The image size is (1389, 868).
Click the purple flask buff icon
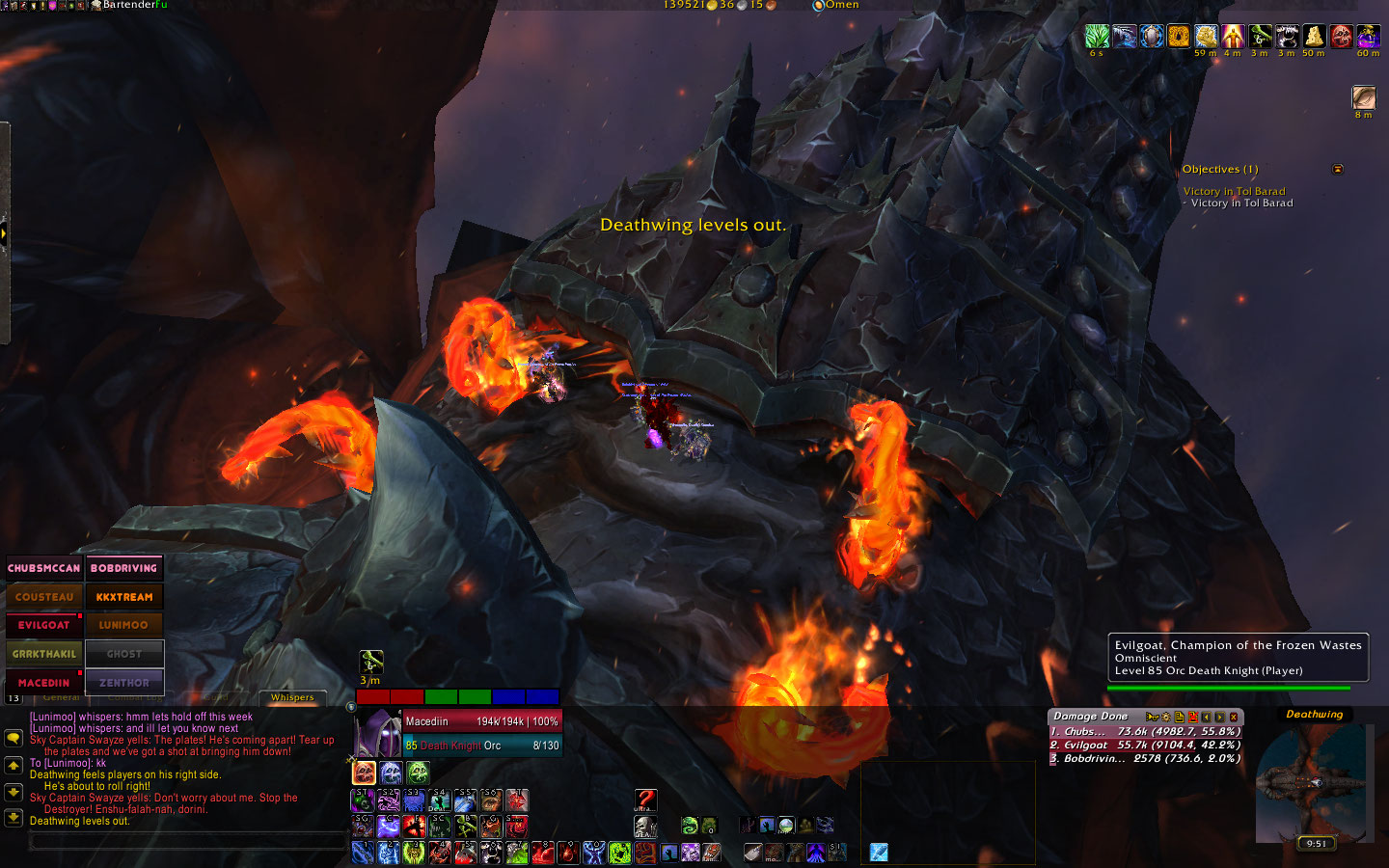1368,37
